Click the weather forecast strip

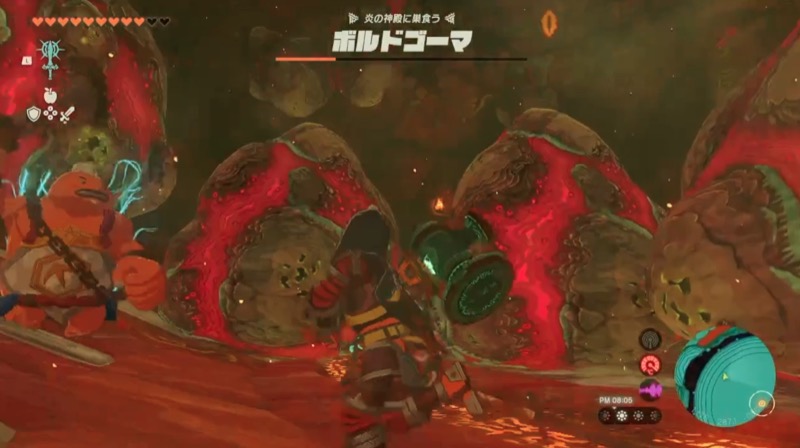click(628, 415)
